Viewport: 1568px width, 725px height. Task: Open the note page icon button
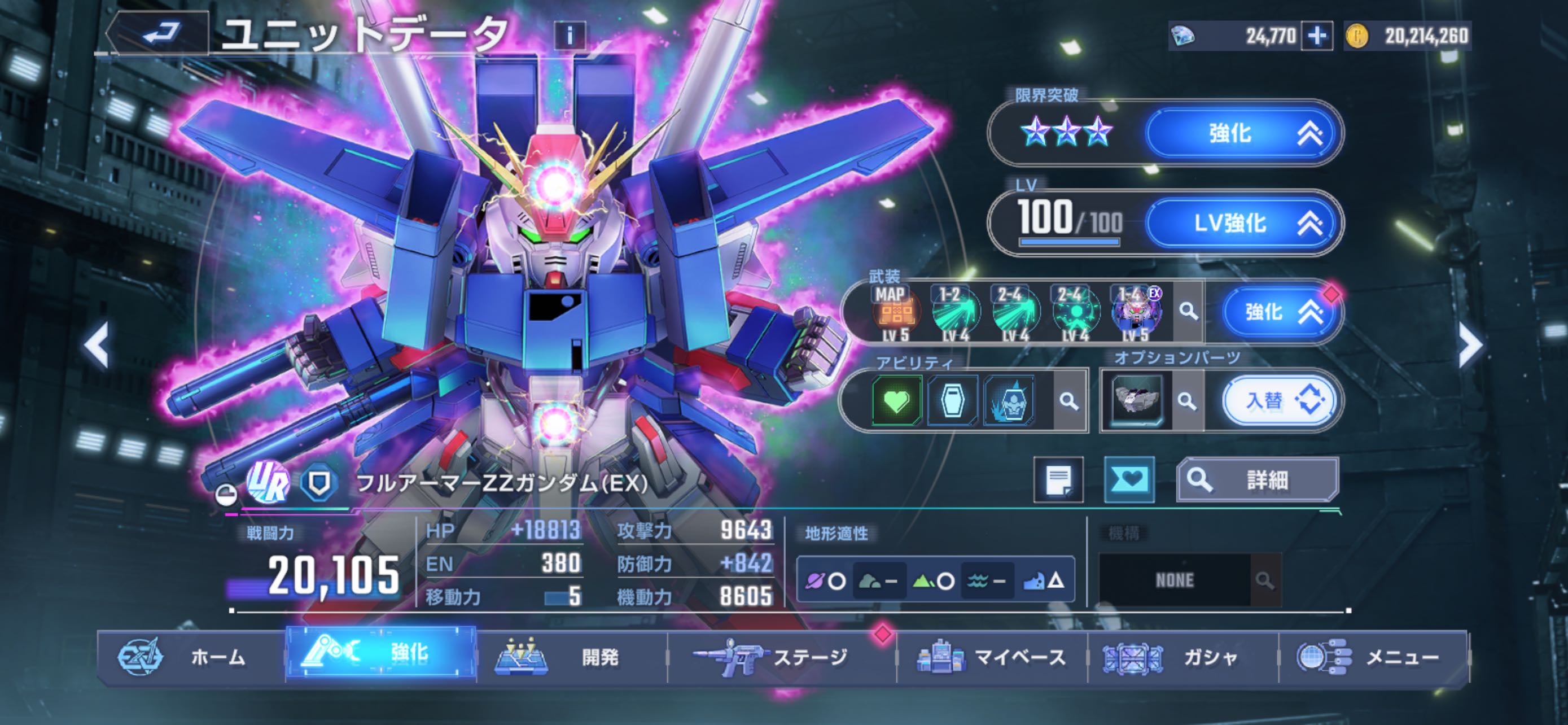click(1058, 480)
